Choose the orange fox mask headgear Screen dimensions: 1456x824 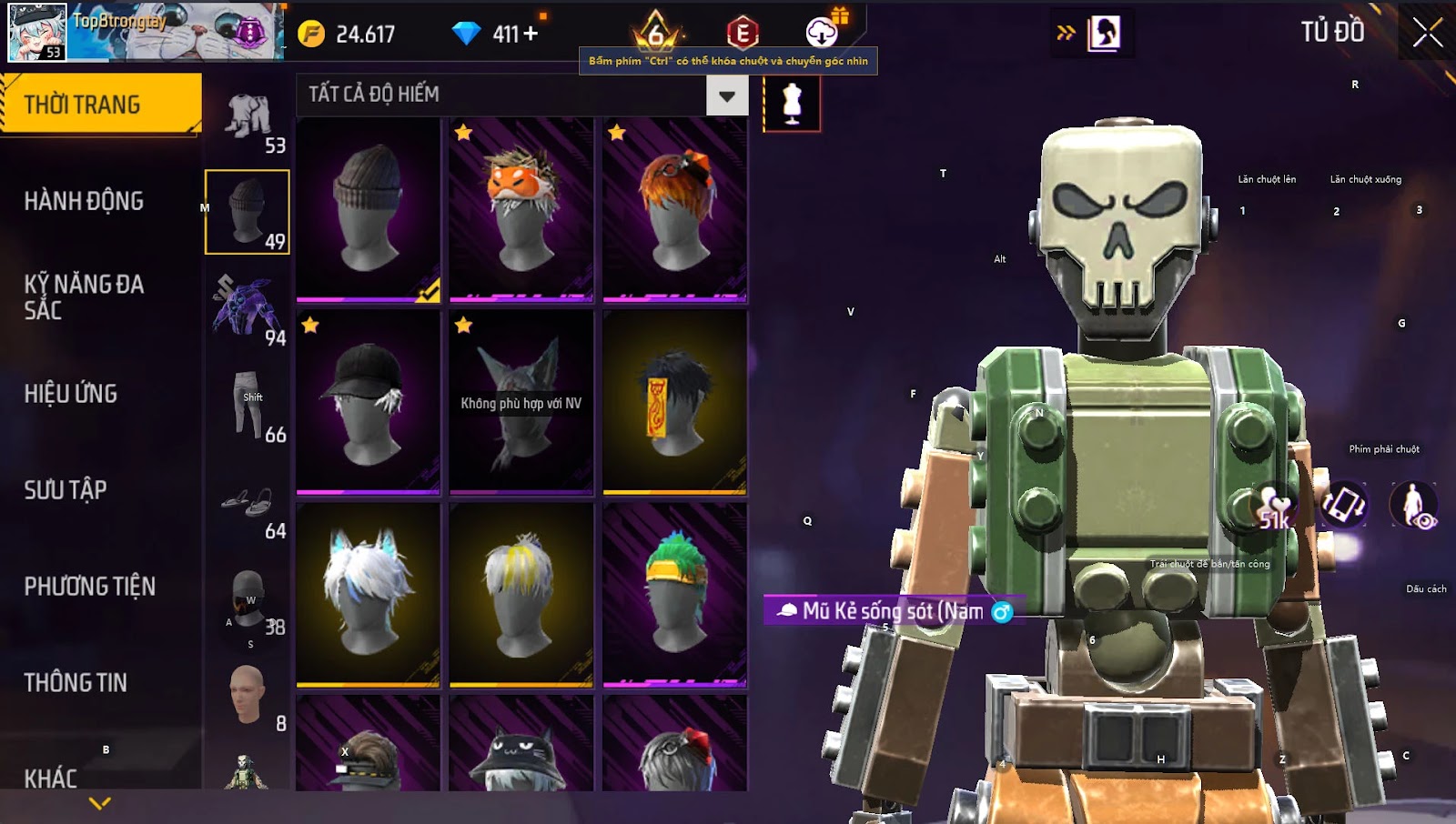[521, 209]
